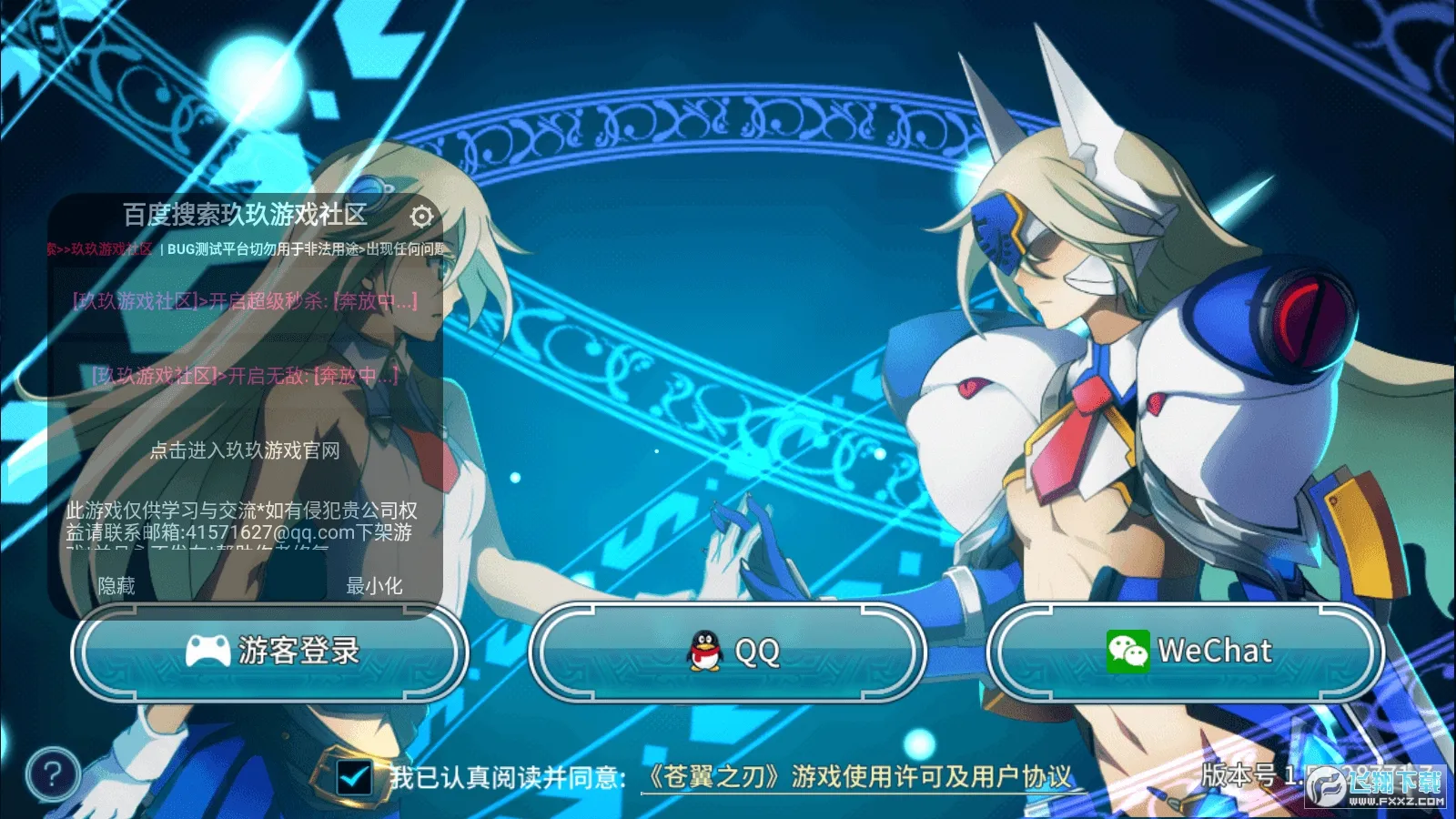The width and height of the screenshot is (1456, 819).
Task: Sign in with WeChat
Action: coord(1186,652)
